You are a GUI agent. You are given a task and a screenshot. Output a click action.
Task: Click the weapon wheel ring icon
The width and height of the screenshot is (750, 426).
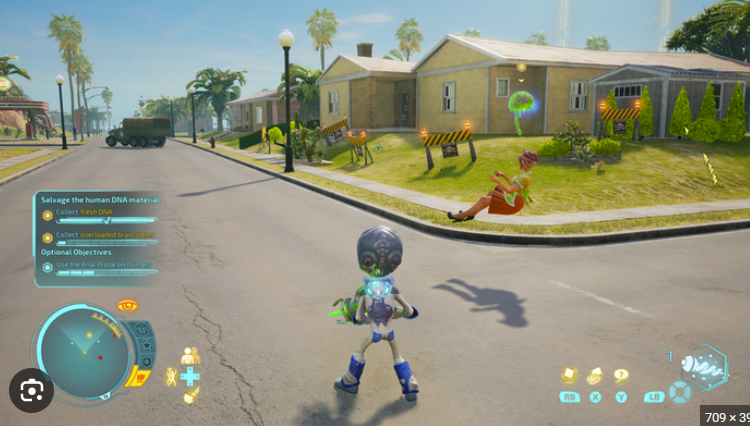(x=680, y=392)
